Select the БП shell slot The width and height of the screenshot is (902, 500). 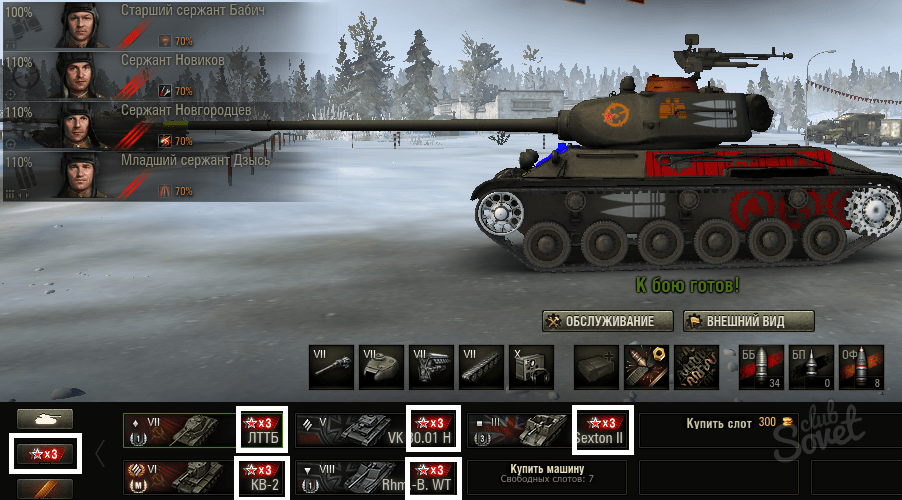[810, 367]
